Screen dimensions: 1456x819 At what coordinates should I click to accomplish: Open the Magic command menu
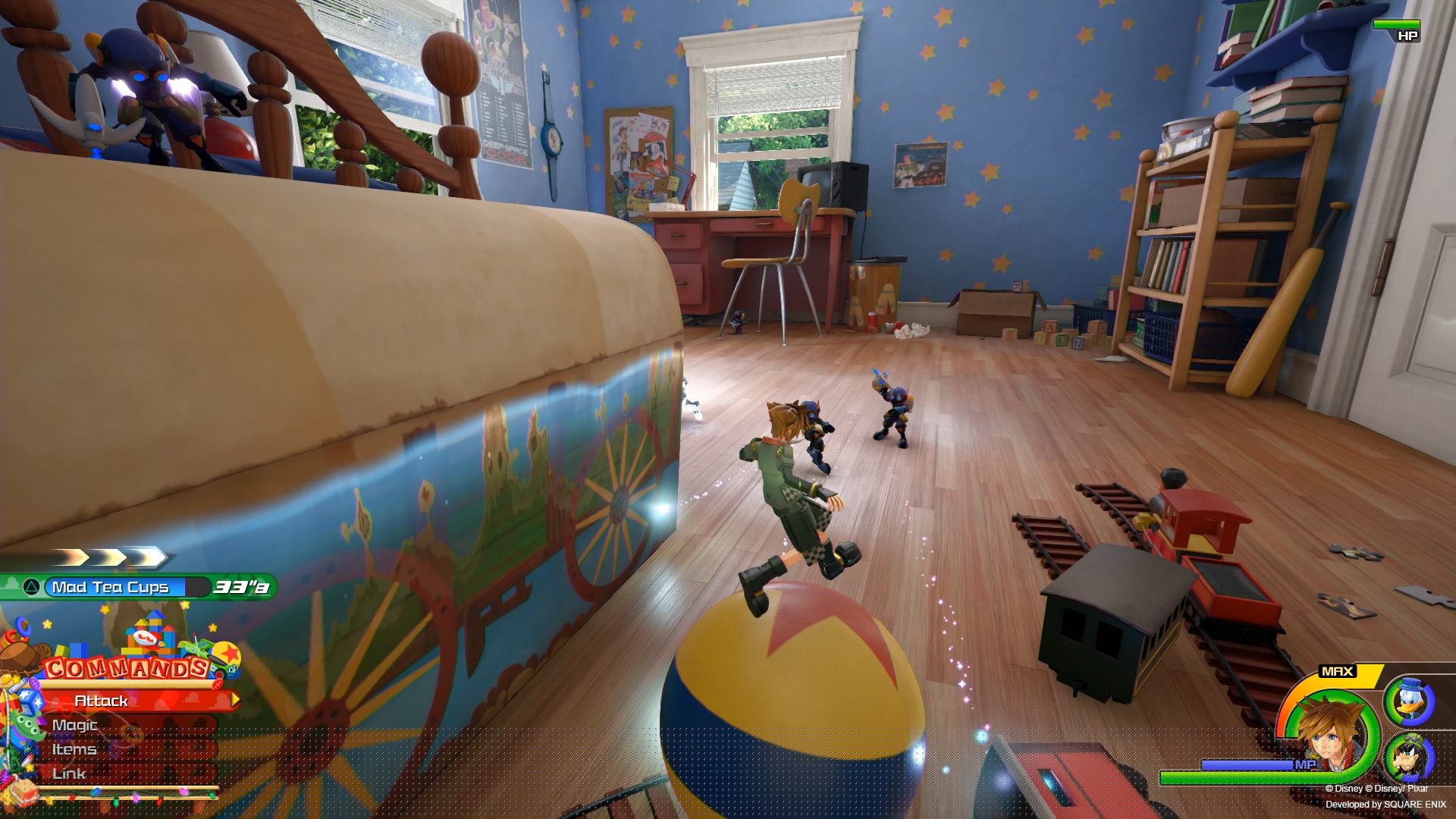[x=74, y=724]
